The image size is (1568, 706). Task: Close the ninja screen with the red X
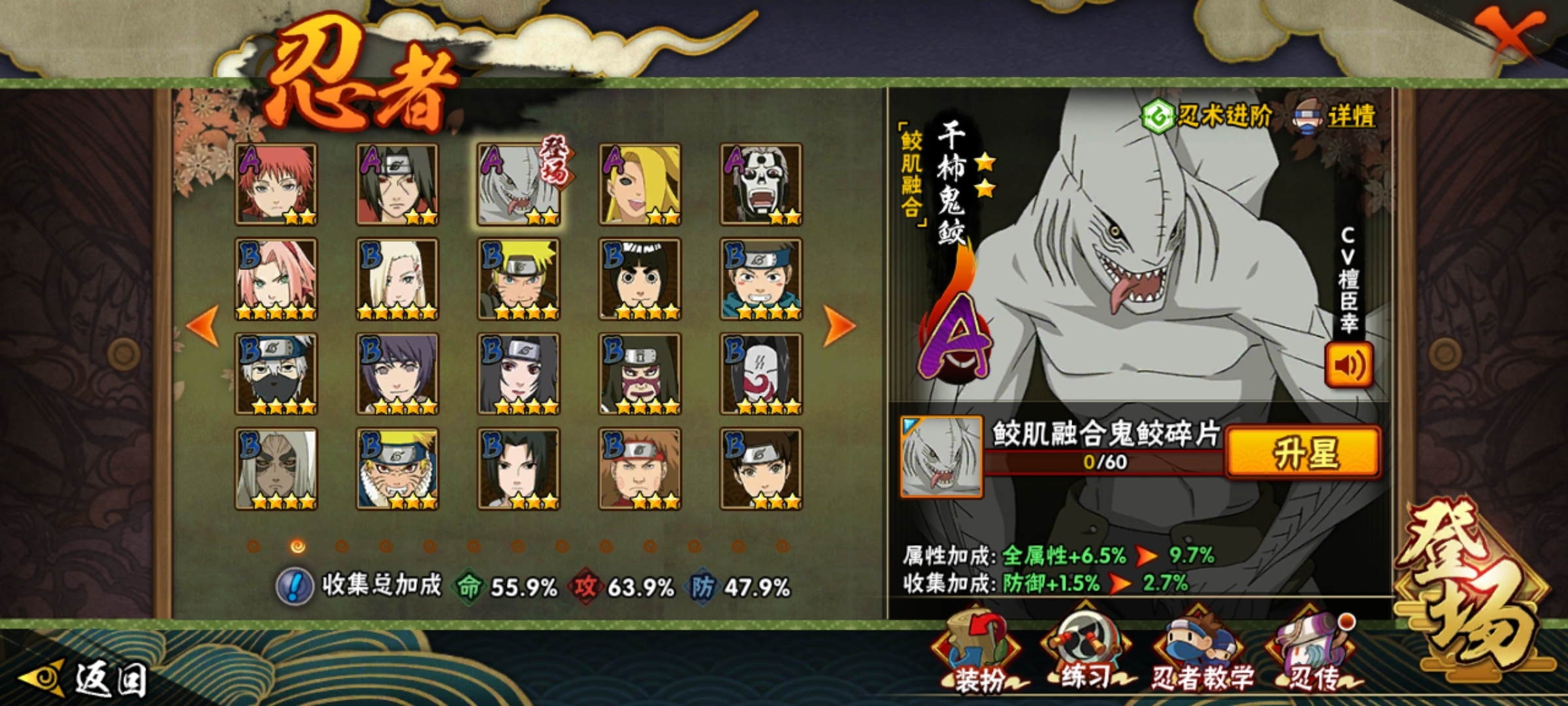pos(1508,34)
